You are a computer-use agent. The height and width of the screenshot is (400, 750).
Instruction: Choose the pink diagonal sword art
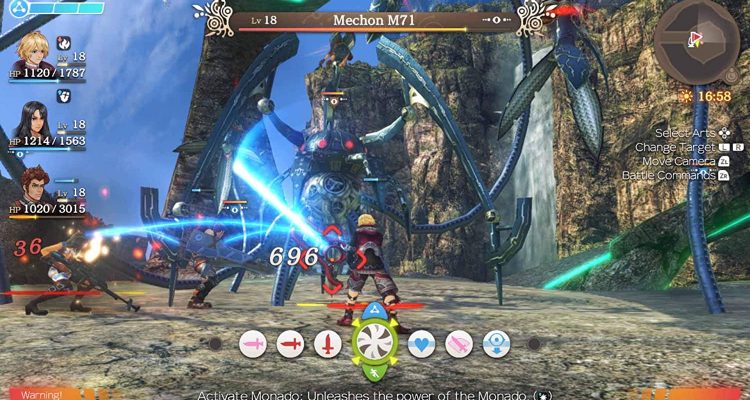(458, 344)
